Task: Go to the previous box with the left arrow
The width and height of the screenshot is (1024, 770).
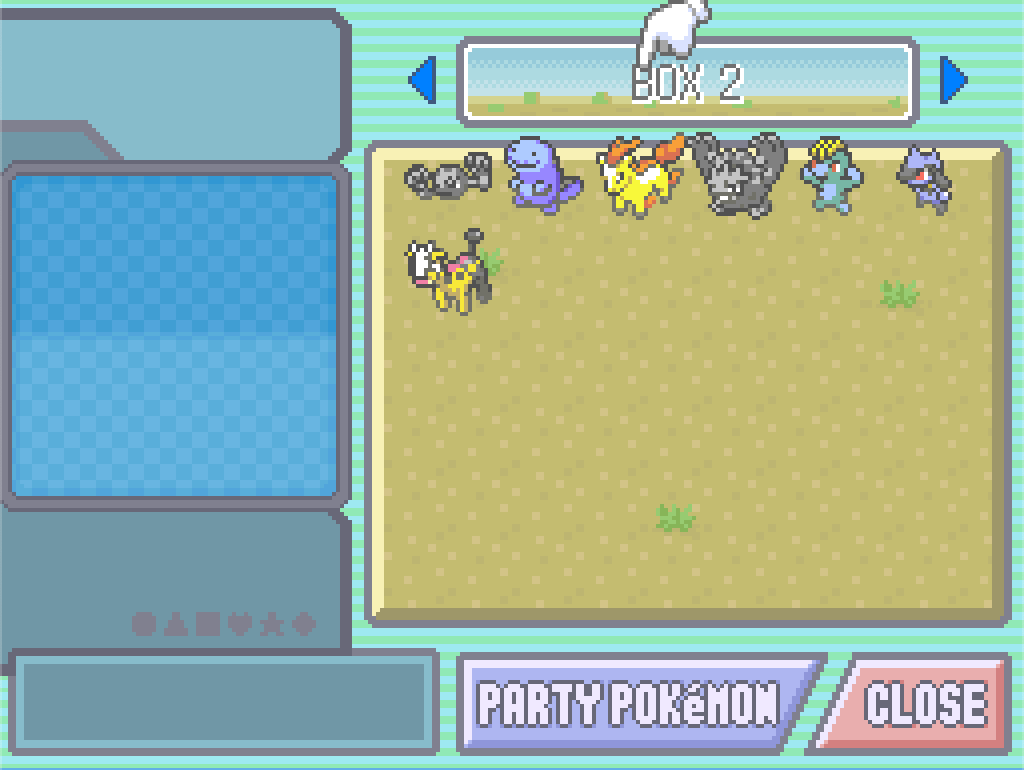Action: tap(423, 80)
